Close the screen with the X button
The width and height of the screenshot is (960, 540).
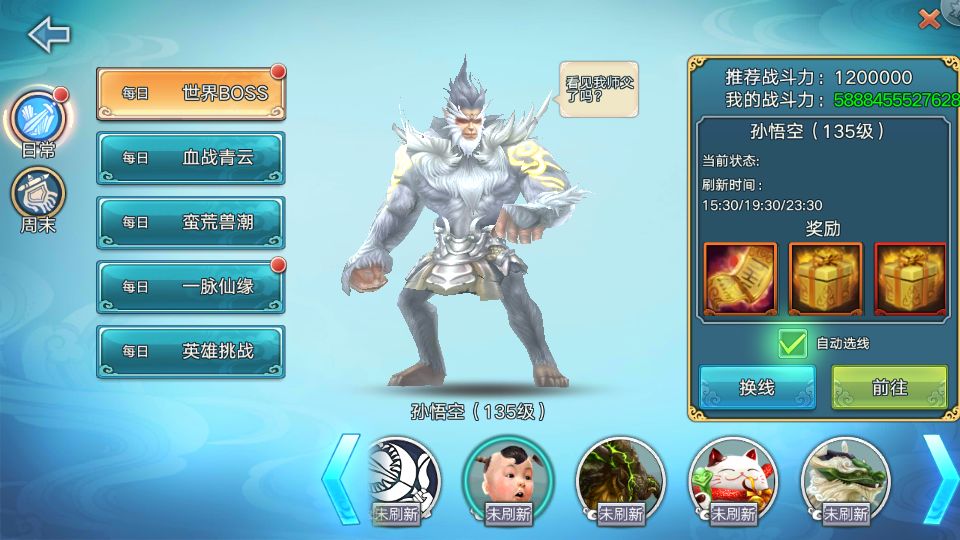[929, 18]
